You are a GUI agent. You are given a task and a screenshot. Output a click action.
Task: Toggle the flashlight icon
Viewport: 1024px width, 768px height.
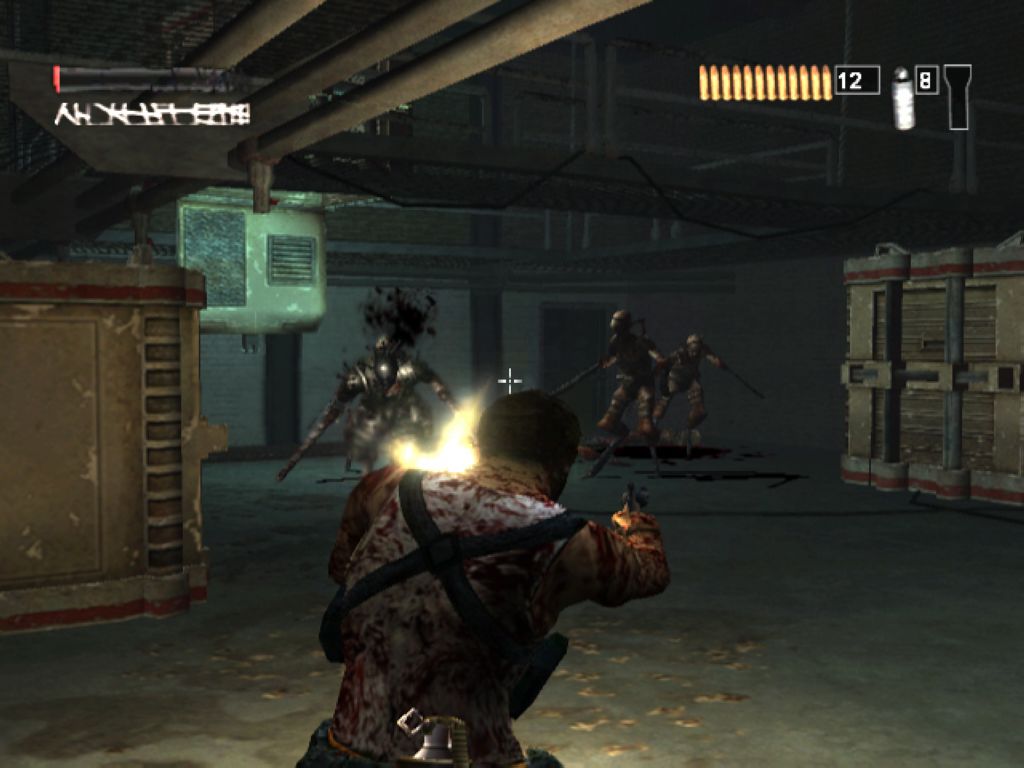[957, 96]
